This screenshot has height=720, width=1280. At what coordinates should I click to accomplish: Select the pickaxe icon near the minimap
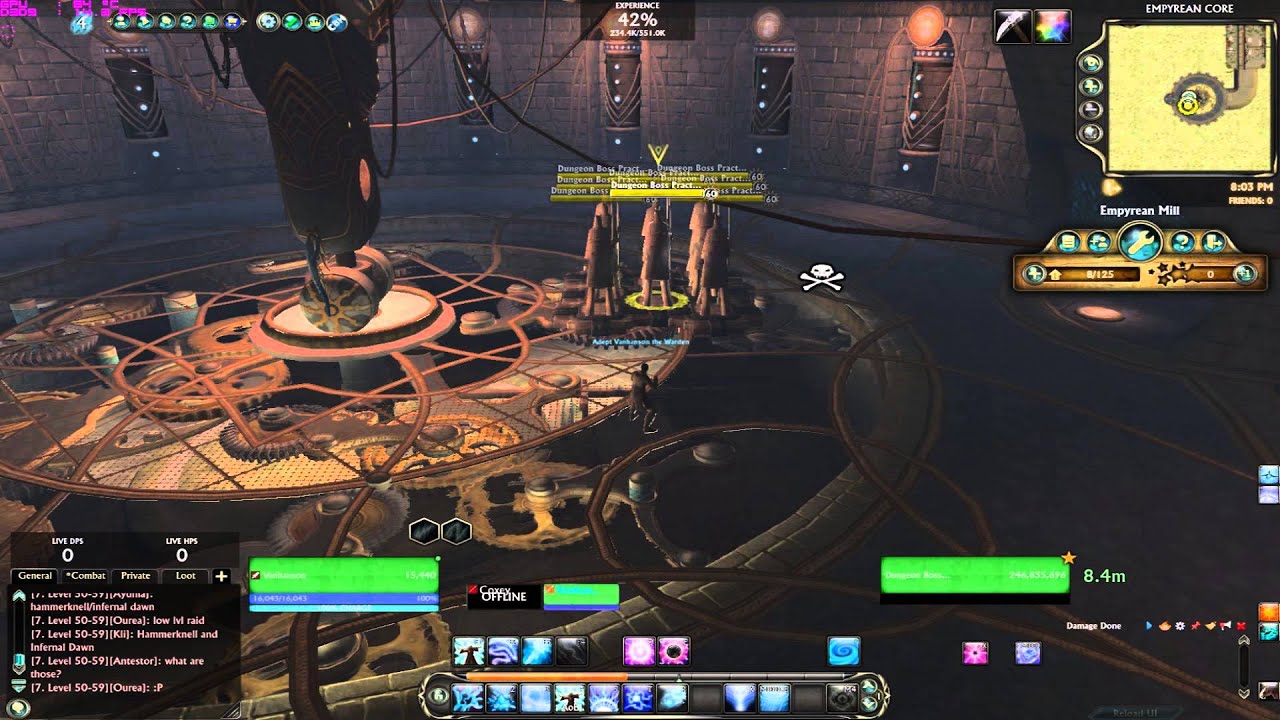[1012, 26]
